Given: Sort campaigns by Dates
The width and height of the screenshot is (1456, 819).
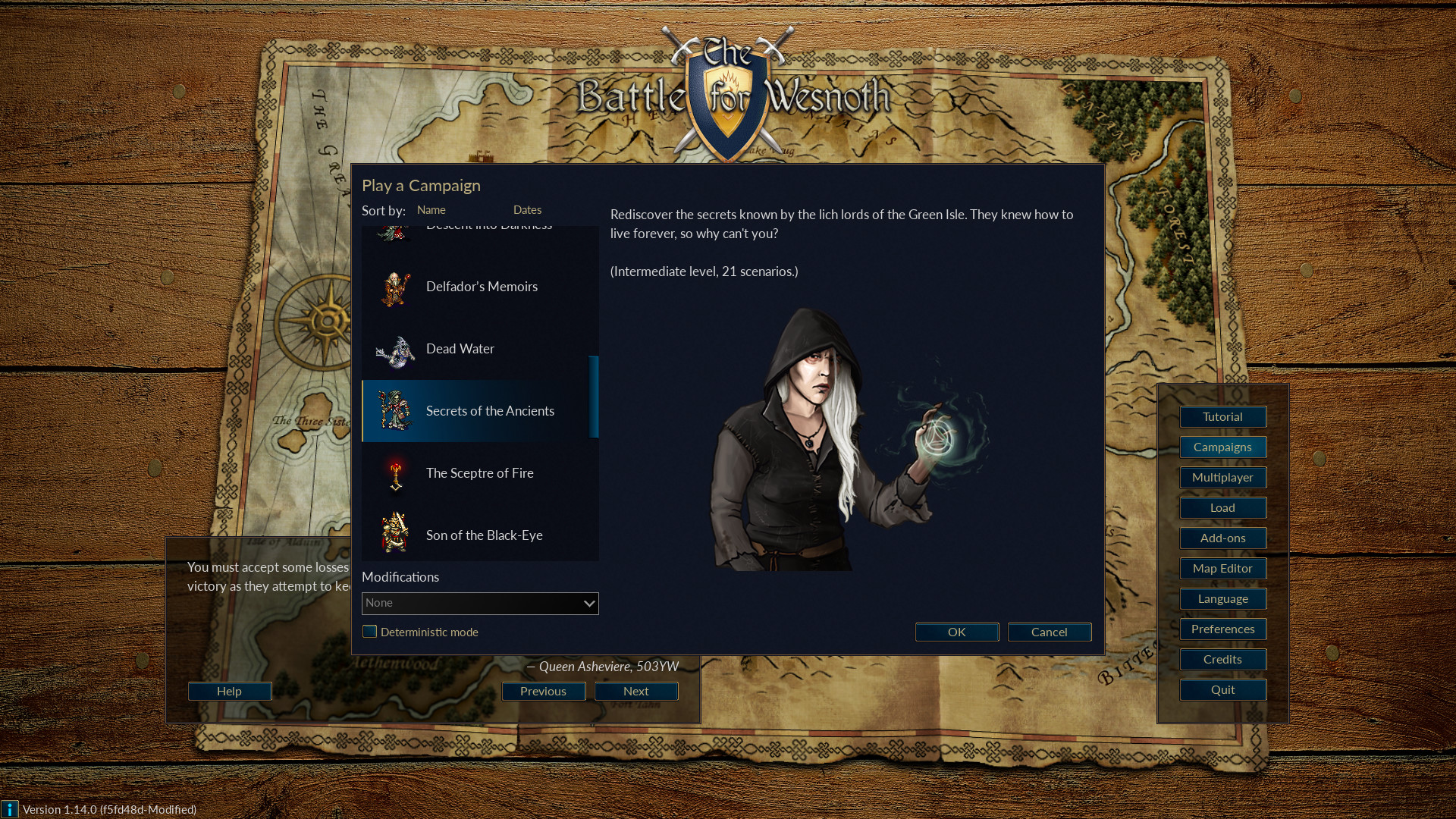Looking at the screenshot, I should tap(527, 210).
